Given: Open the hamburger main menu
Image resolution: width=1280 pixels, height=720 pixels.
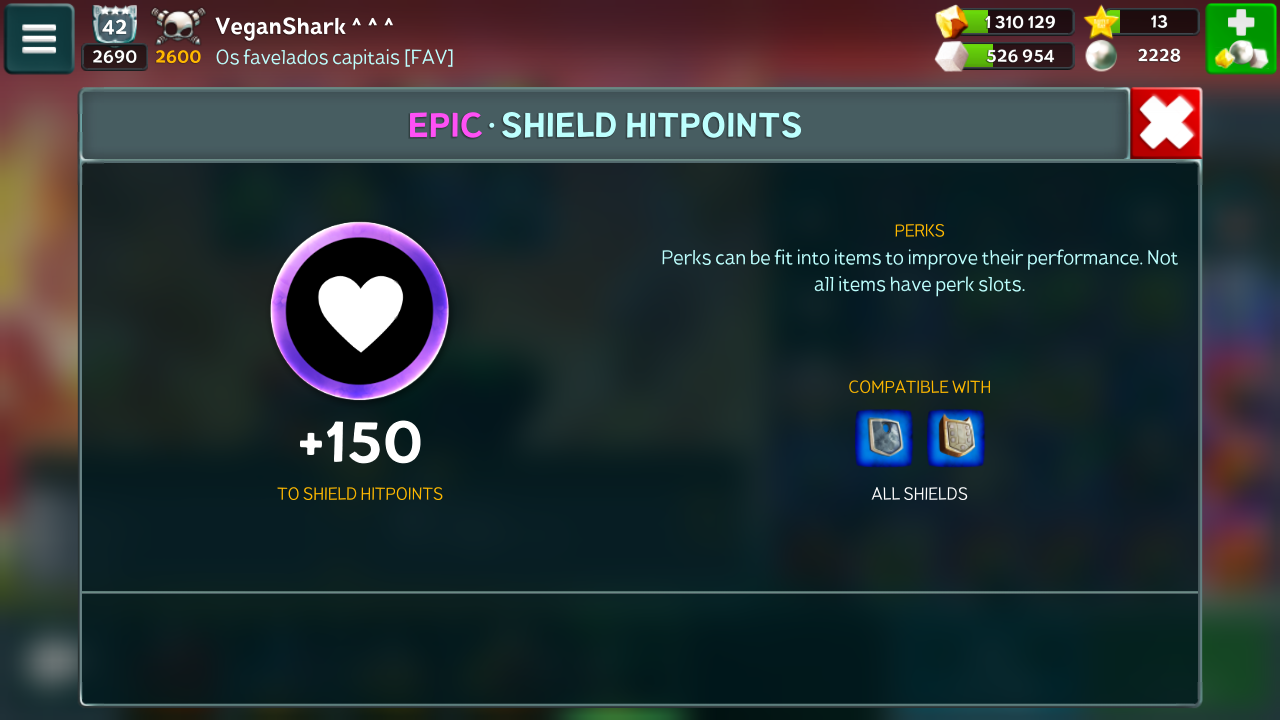Looking at the screenshot, I should point(39,39).
